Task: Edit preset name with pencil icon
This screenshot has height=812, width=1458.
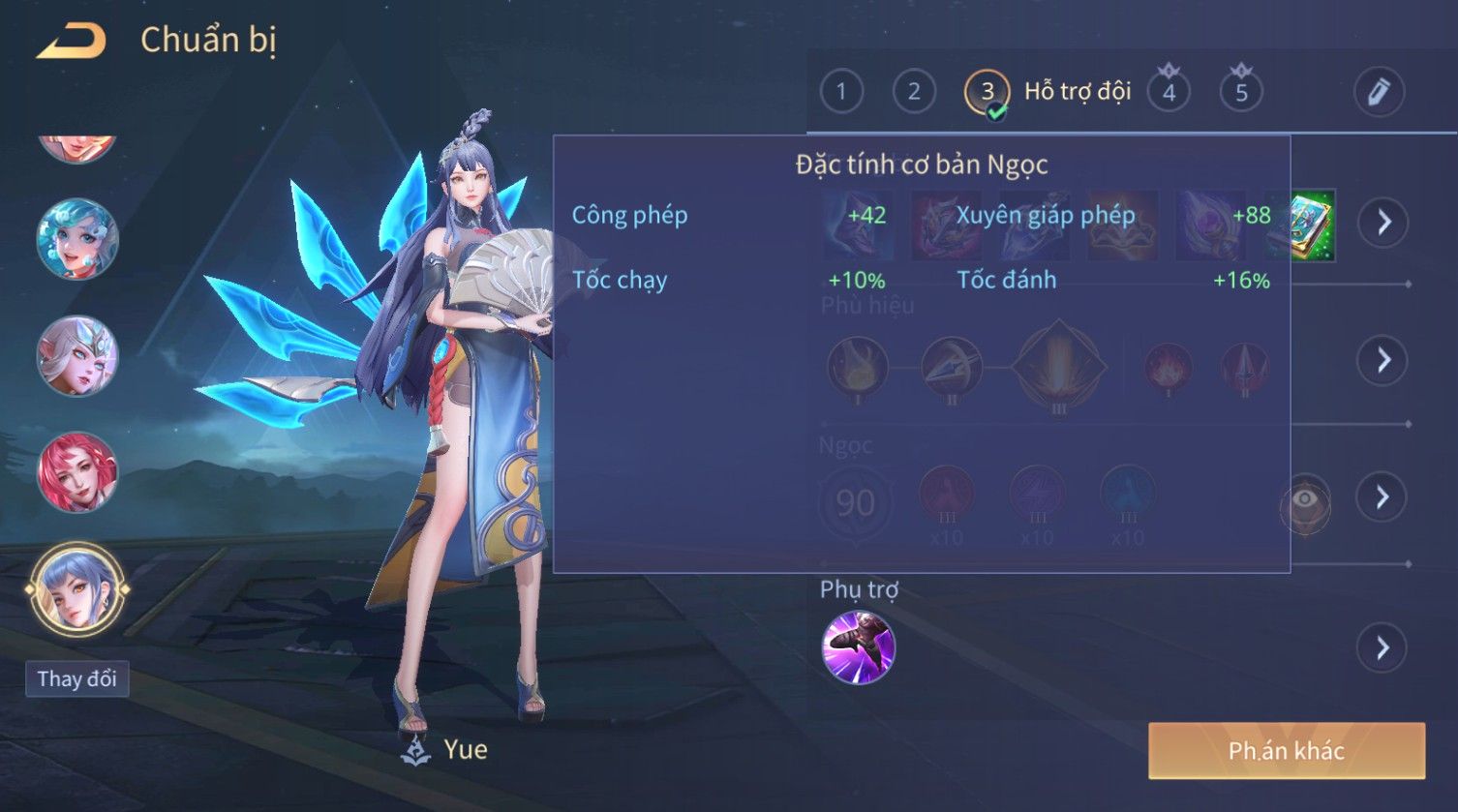Action: tap(1379, 92)
